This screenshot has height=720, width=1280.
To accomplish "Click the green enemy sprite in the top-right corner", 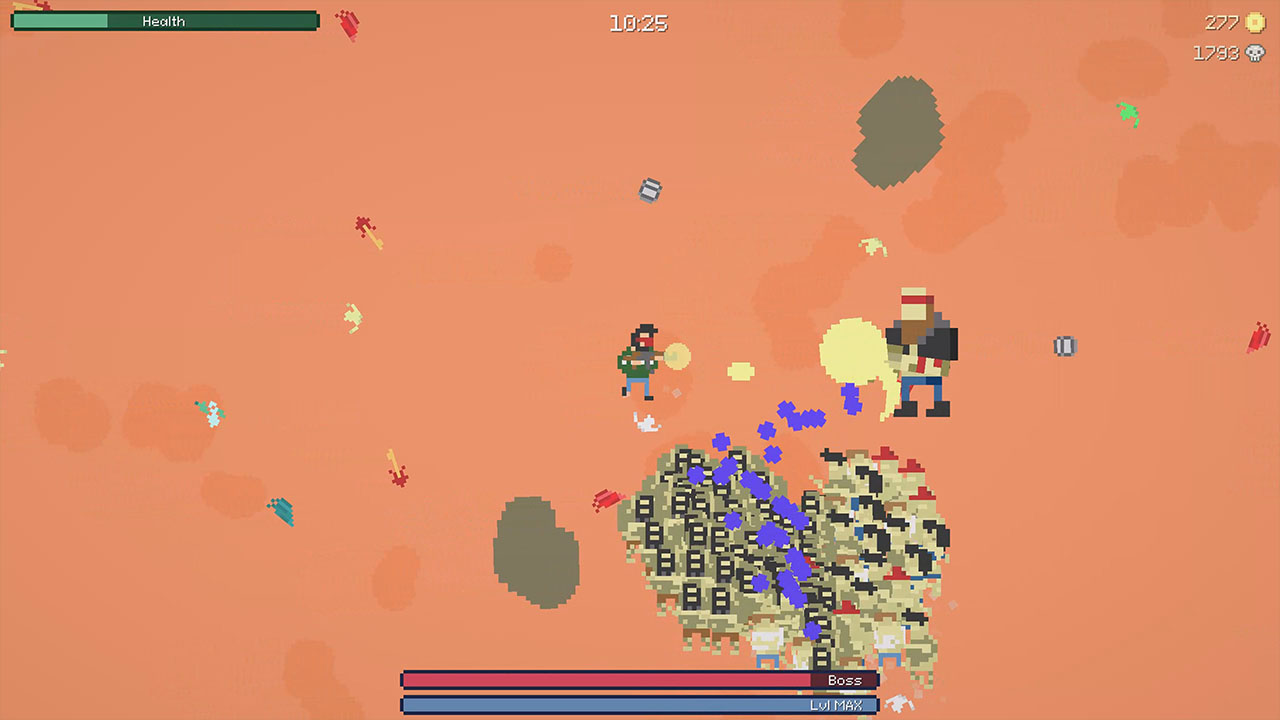I will 1128,114.
